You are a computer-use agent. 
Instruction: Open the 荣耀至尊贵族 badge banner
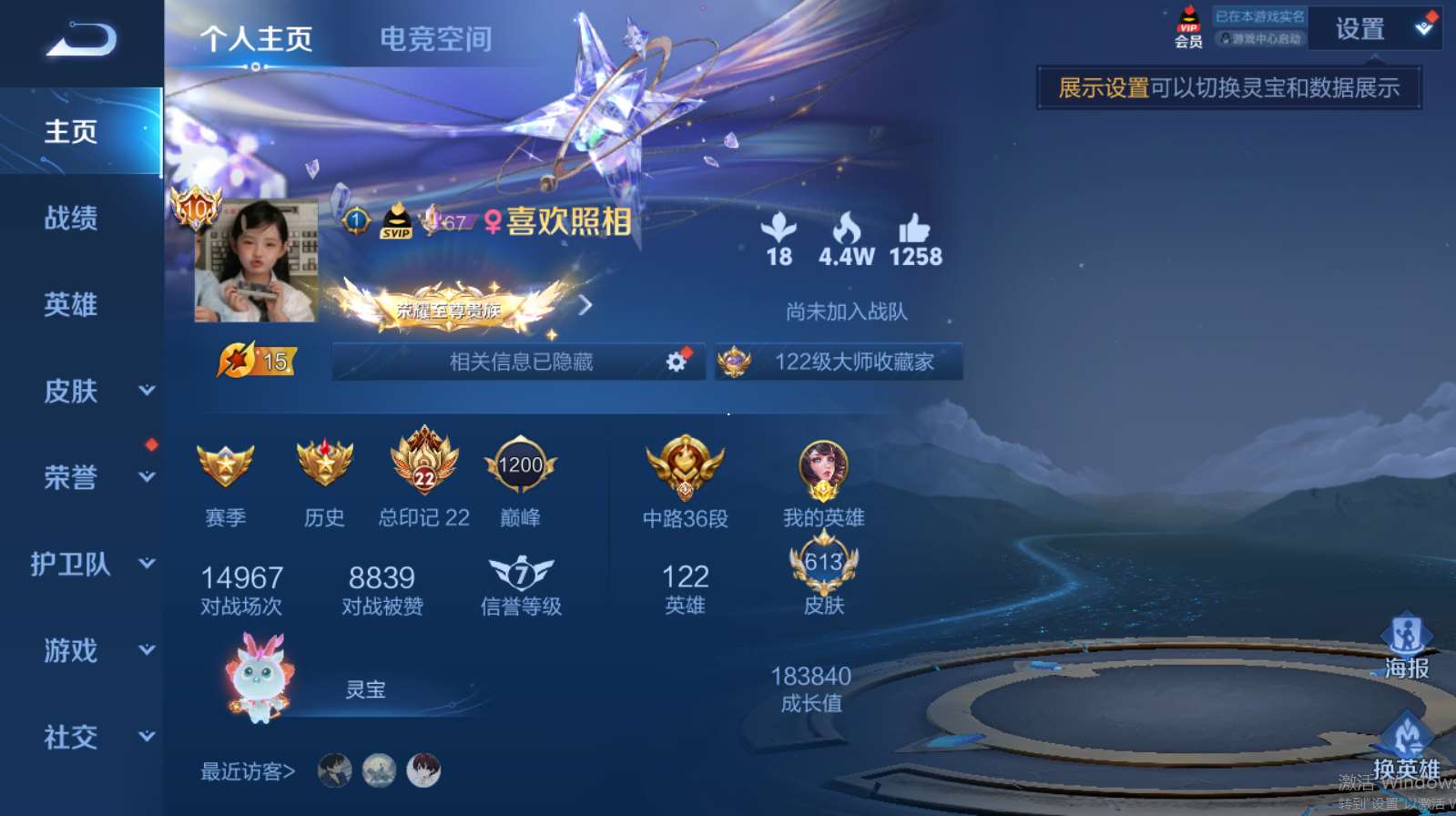[x=448, y=308]
